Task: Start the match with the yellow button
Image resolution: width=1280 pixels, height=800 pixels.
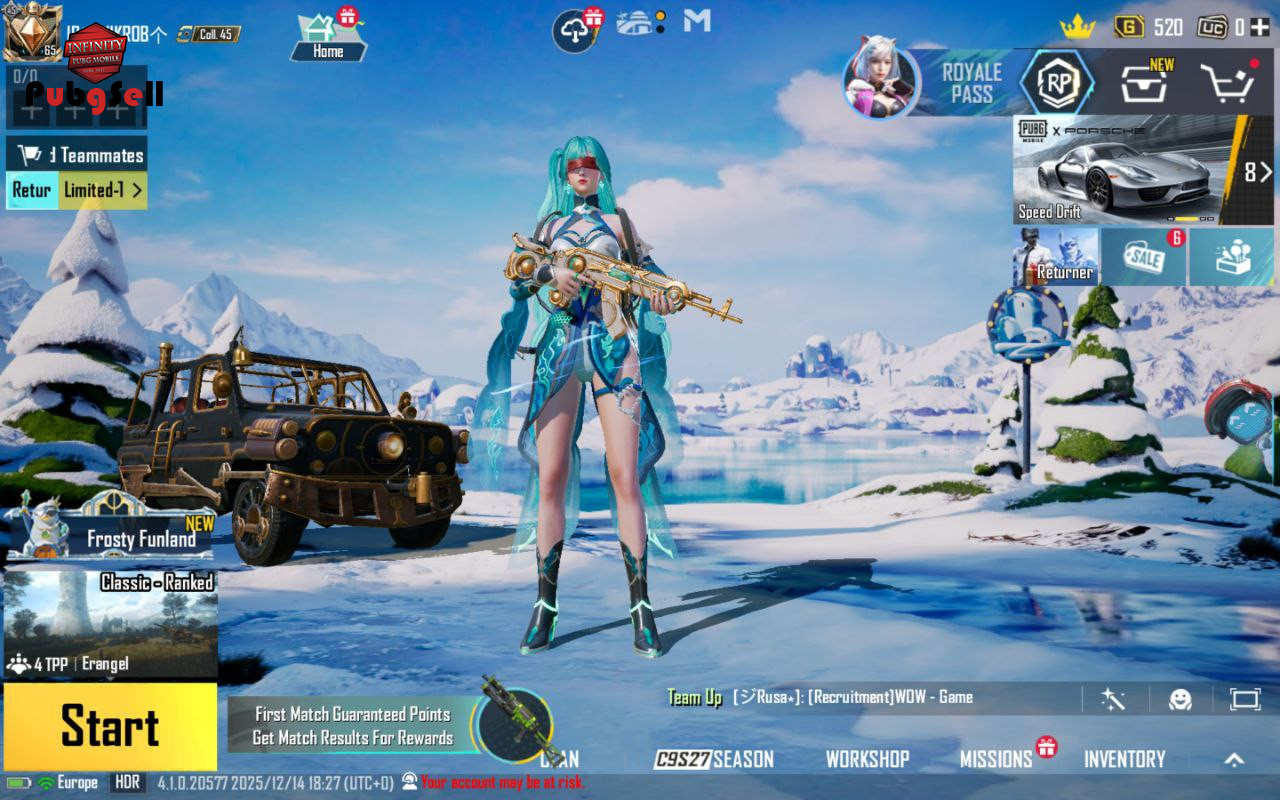Action: pos(110,726)
